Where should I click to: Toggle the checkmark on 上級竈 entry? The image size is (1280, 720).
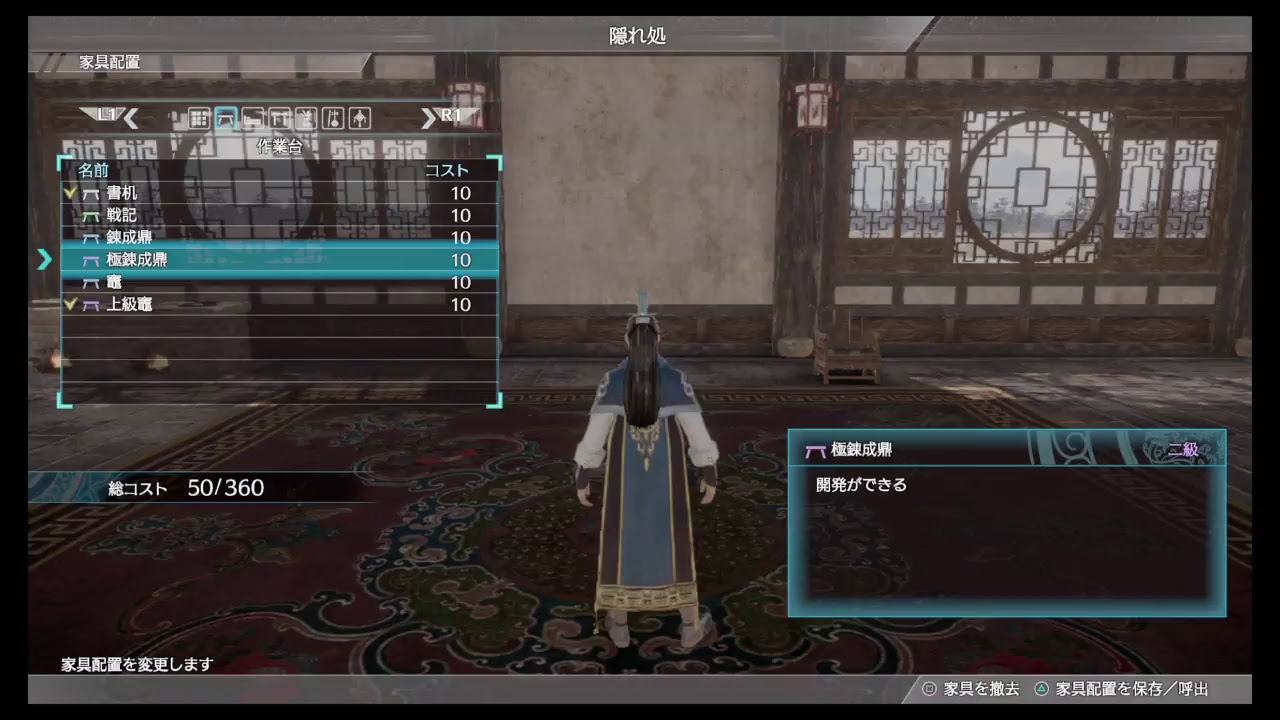point(68,304)
